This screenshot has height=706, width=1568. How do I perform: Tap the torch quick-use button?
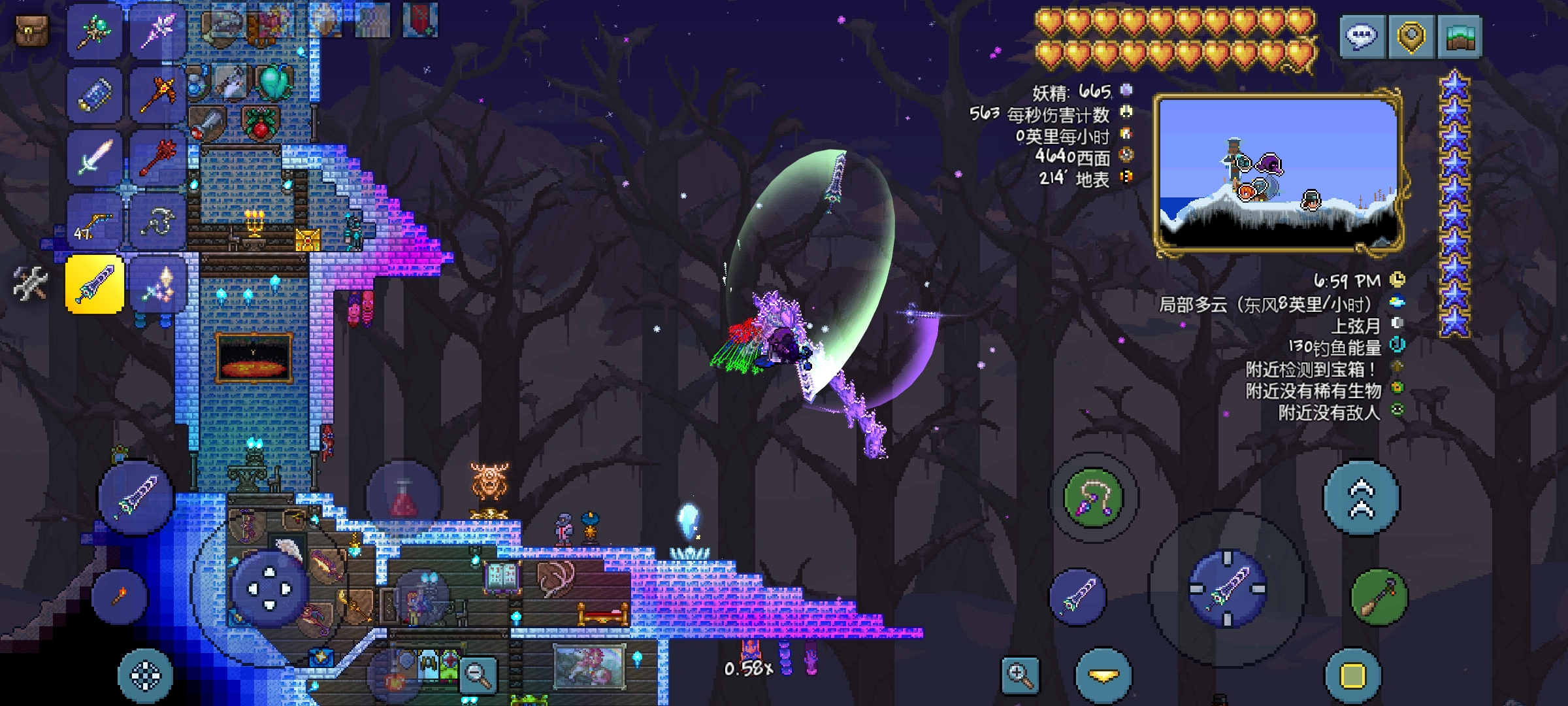[120, 596]
